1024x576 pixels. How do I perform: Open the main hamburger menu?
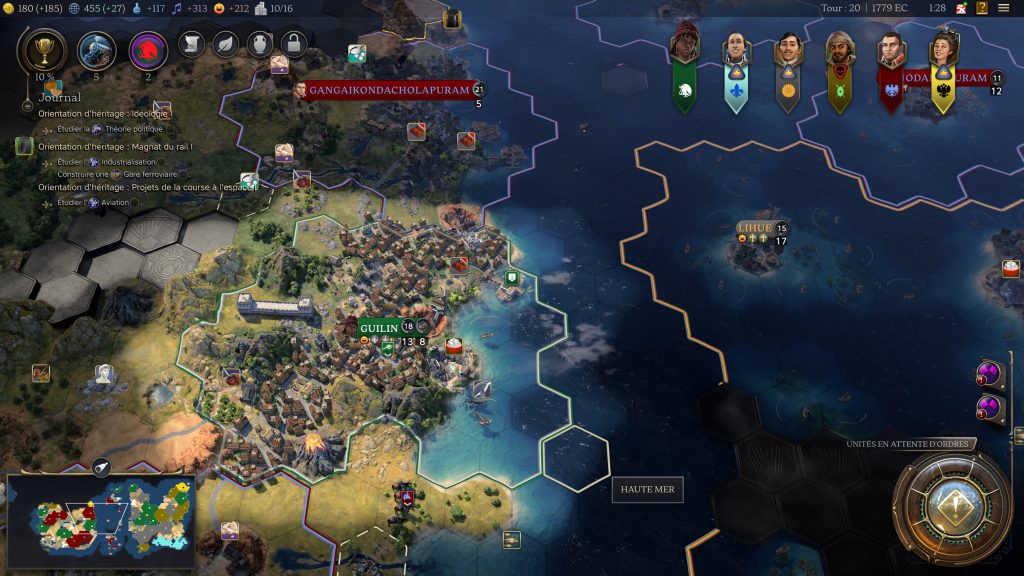(x=1004, y=8)
